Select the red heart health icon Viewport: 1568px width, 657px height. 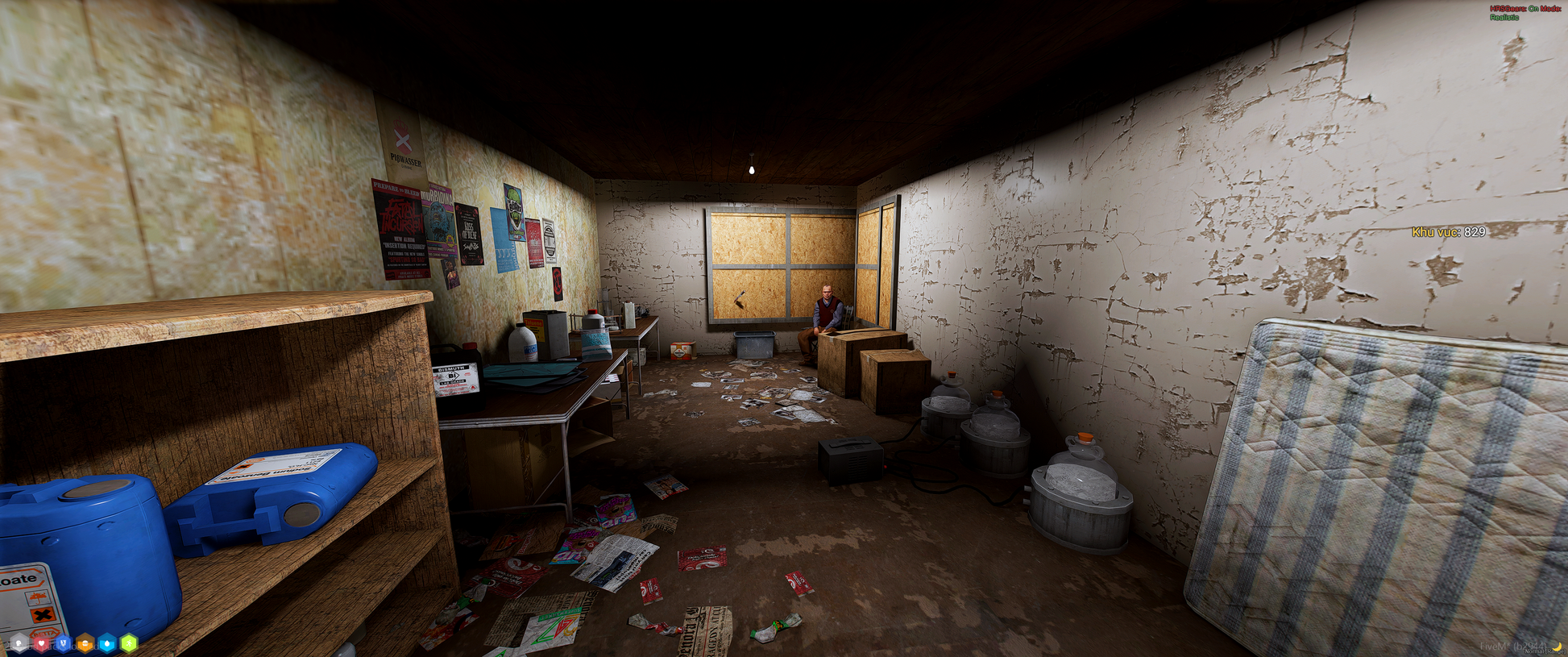[x=41, y=643]
